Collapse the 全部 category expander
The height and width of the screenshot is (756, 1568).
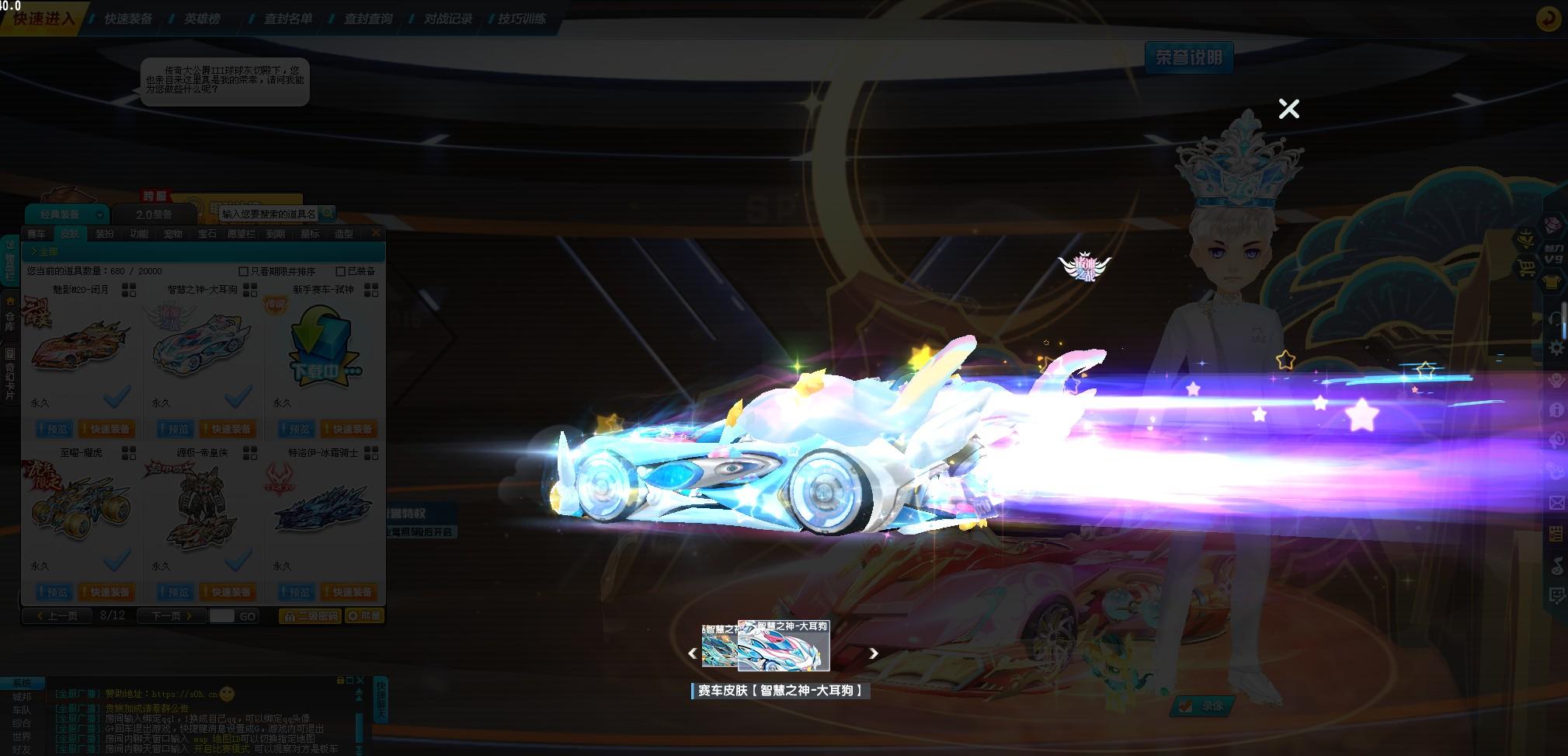click(x=33, y=251)
